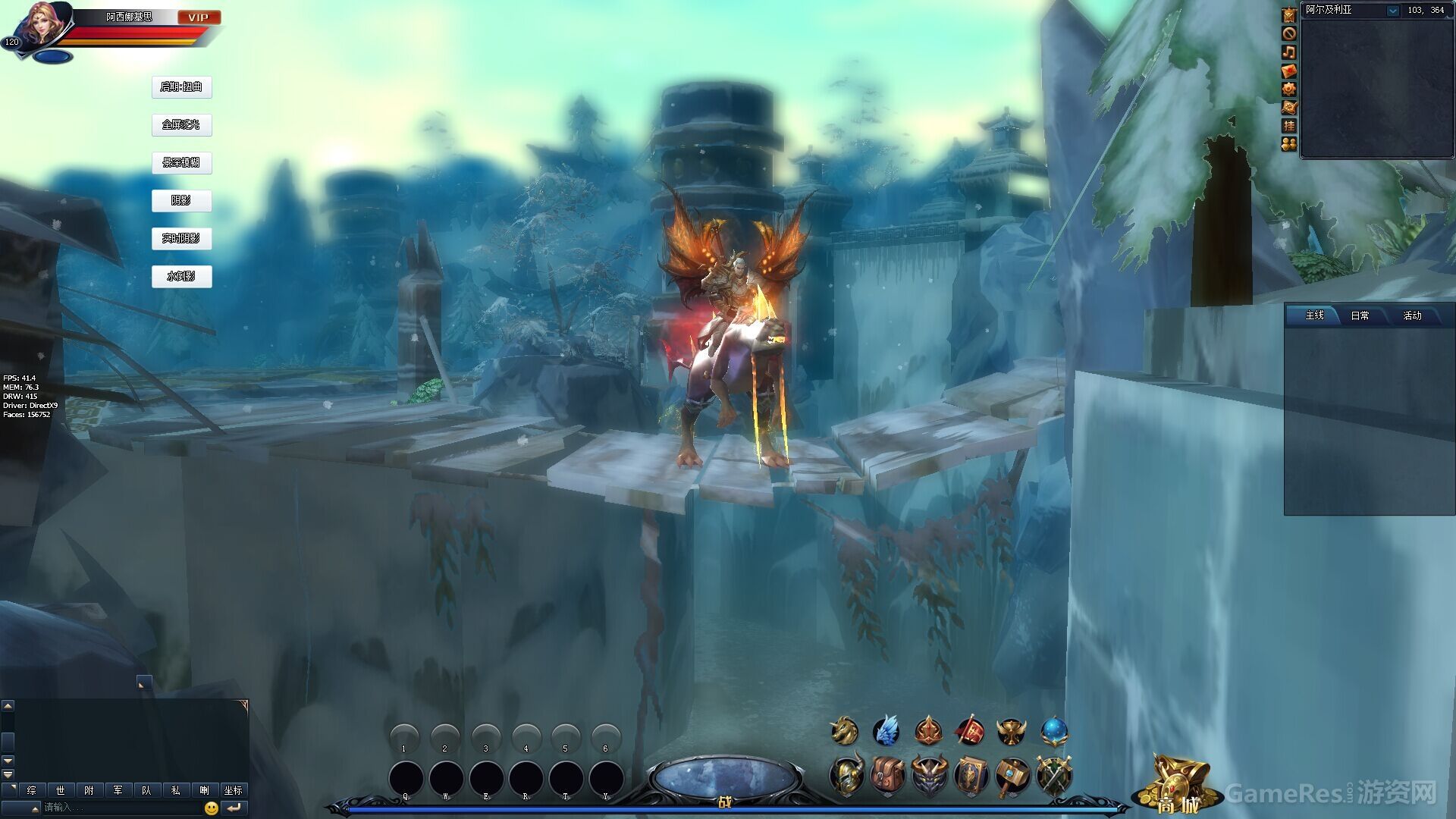Open the golden unicorn mount icon
This screenshot has width=1456, height=819.
[844, 731]
